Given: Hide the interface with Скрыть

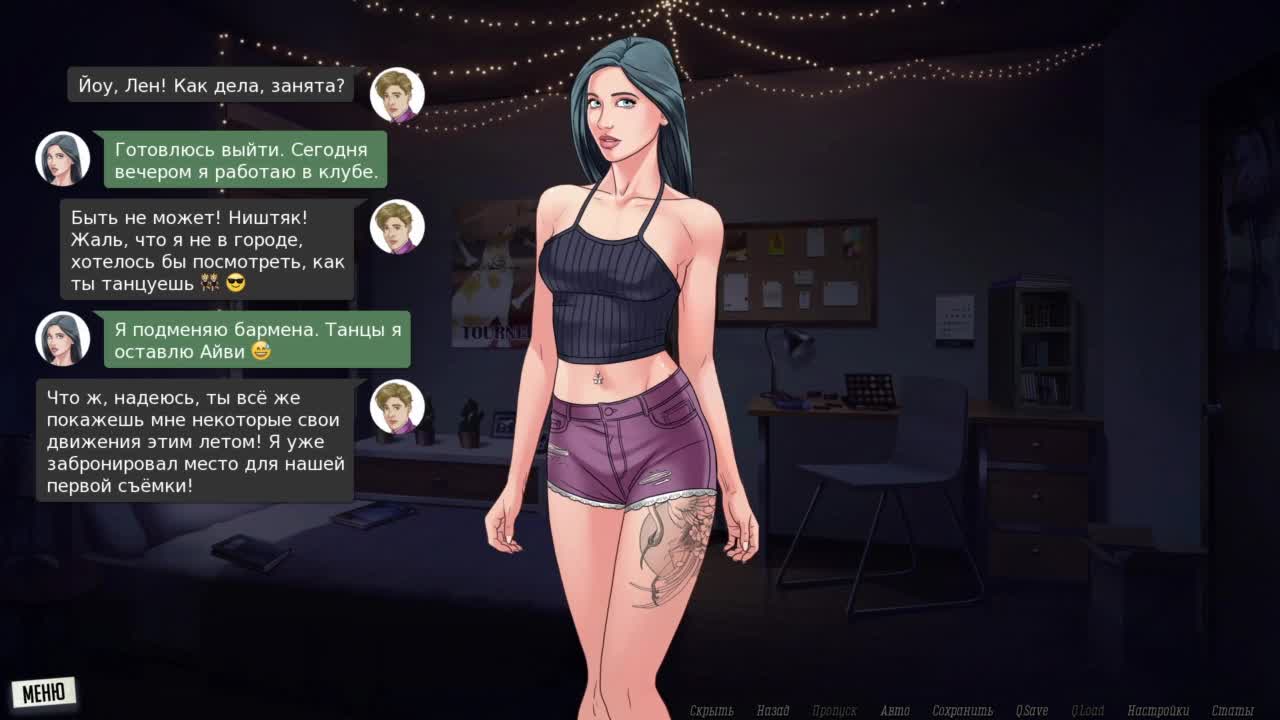Looking at the screenshot, I should [711, 711].
